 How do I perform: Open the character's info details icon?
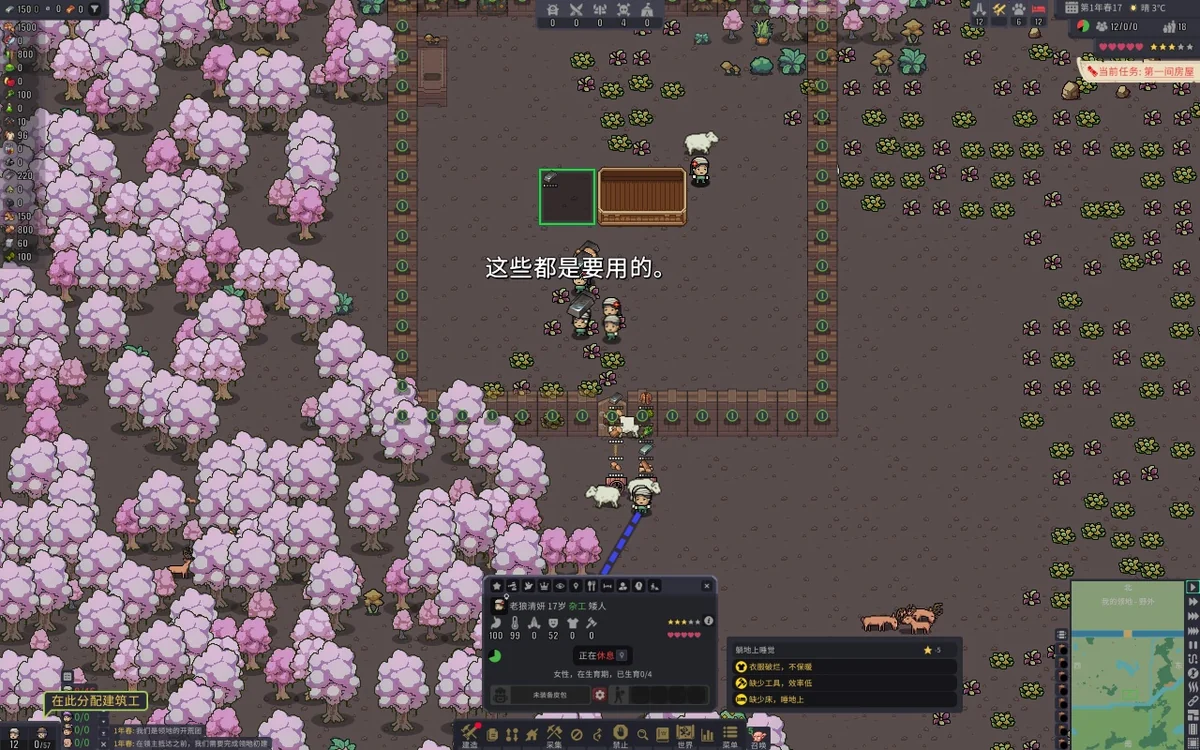point(708,621)
